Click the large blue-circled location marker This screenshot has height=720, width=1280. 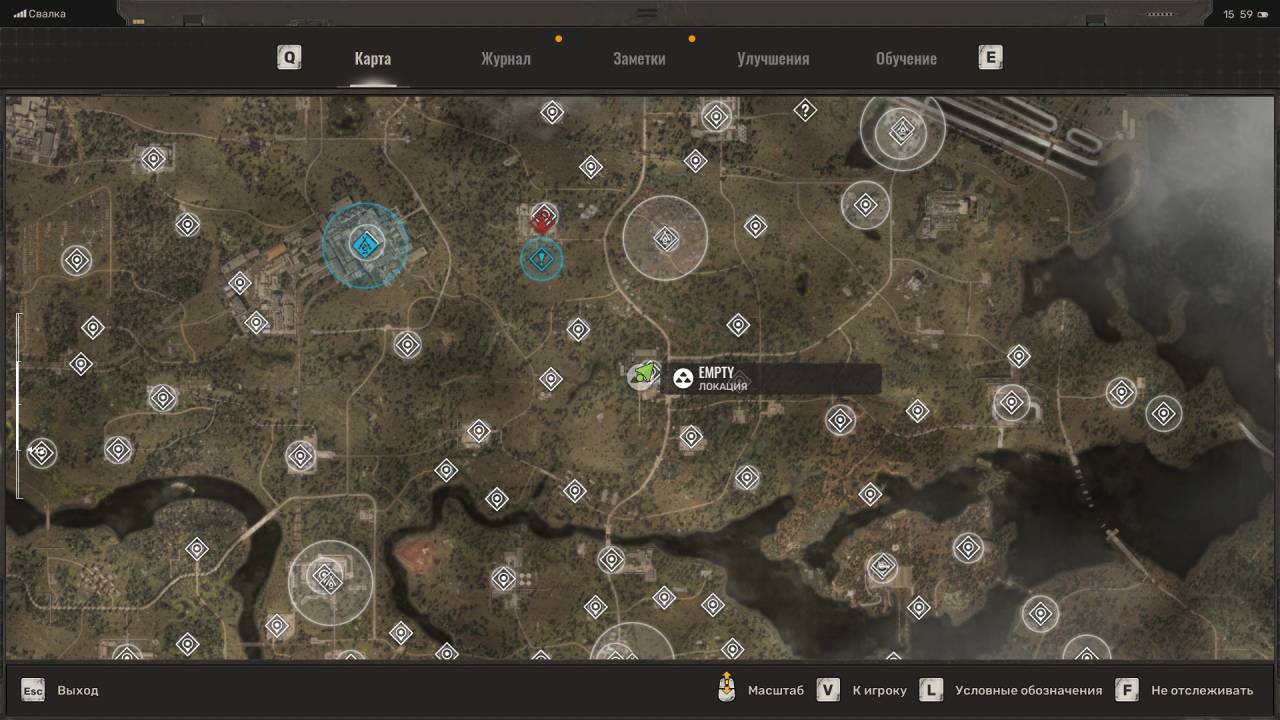point(365,245)
